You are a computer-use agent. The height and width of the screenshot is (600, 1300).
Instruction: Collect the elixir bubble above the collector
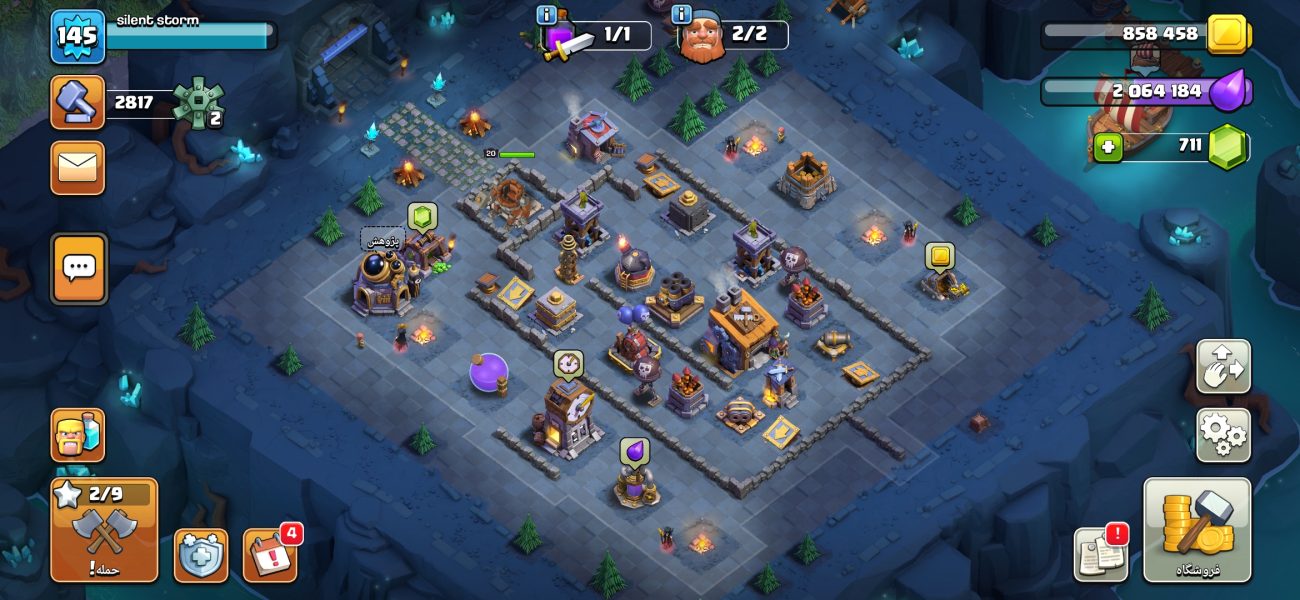point(634,452)
